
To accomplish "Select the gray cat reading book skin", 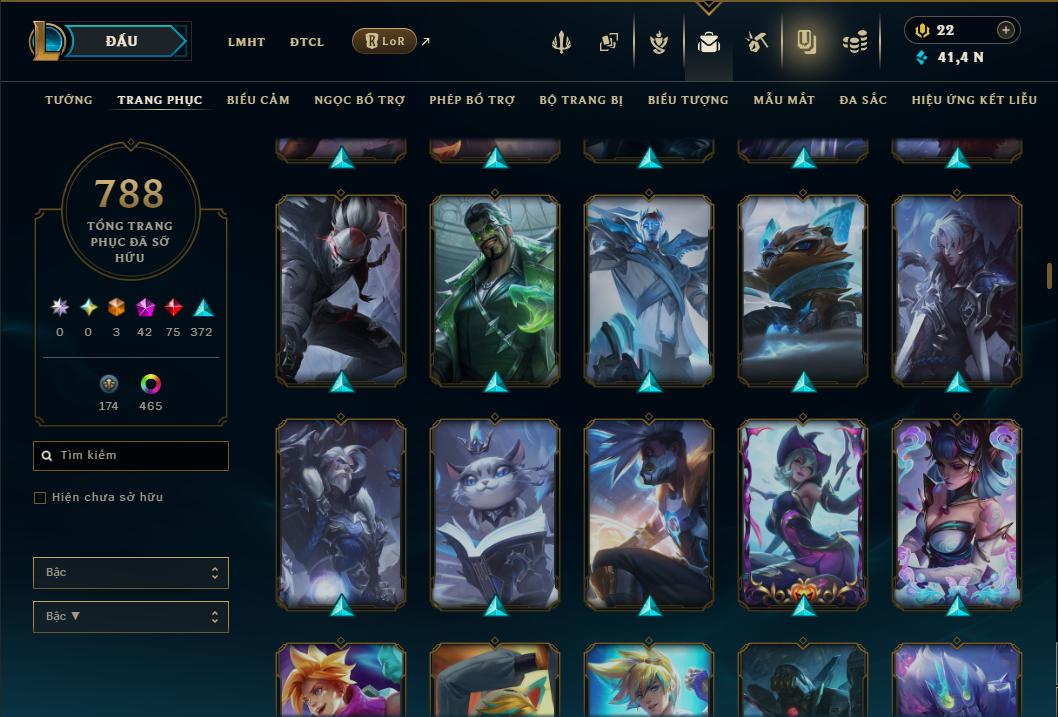I will click(495, 514).
